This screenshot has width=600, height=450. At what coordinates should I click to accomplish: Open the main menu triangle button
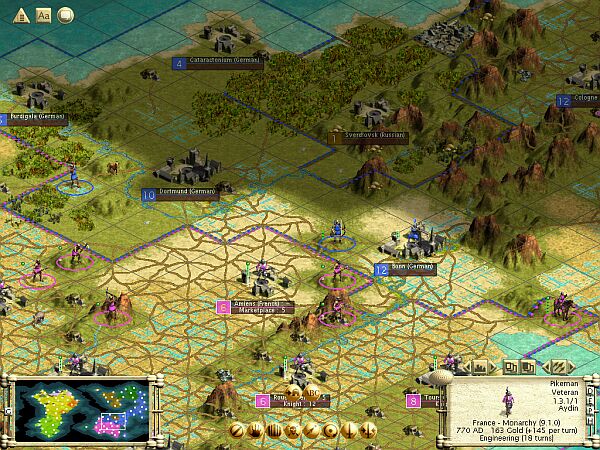[21, 15]
